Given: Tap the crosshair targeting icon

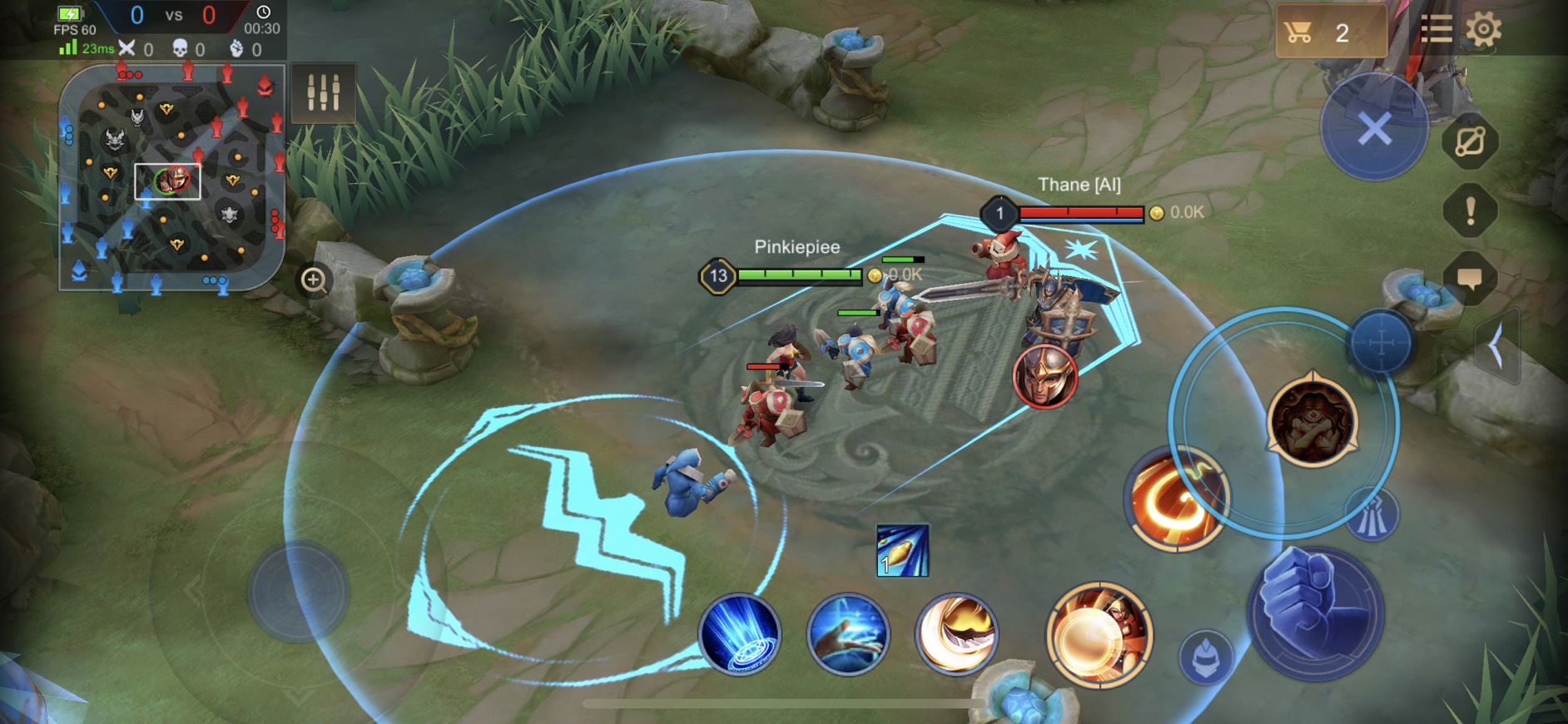Looking at the screenshot, I should pos(1380,342).
